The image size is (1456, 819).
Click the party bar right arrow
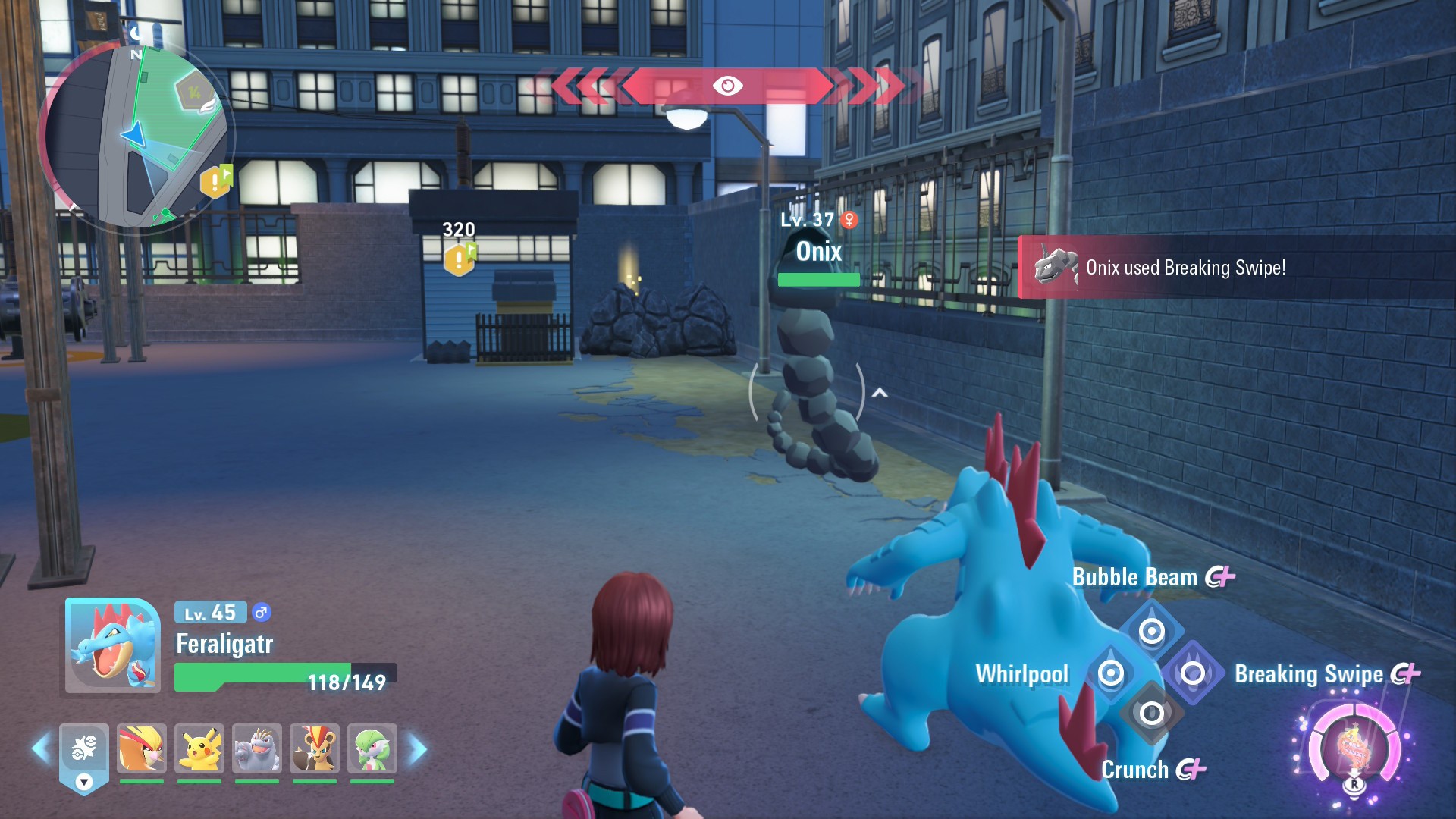point(418,749)
